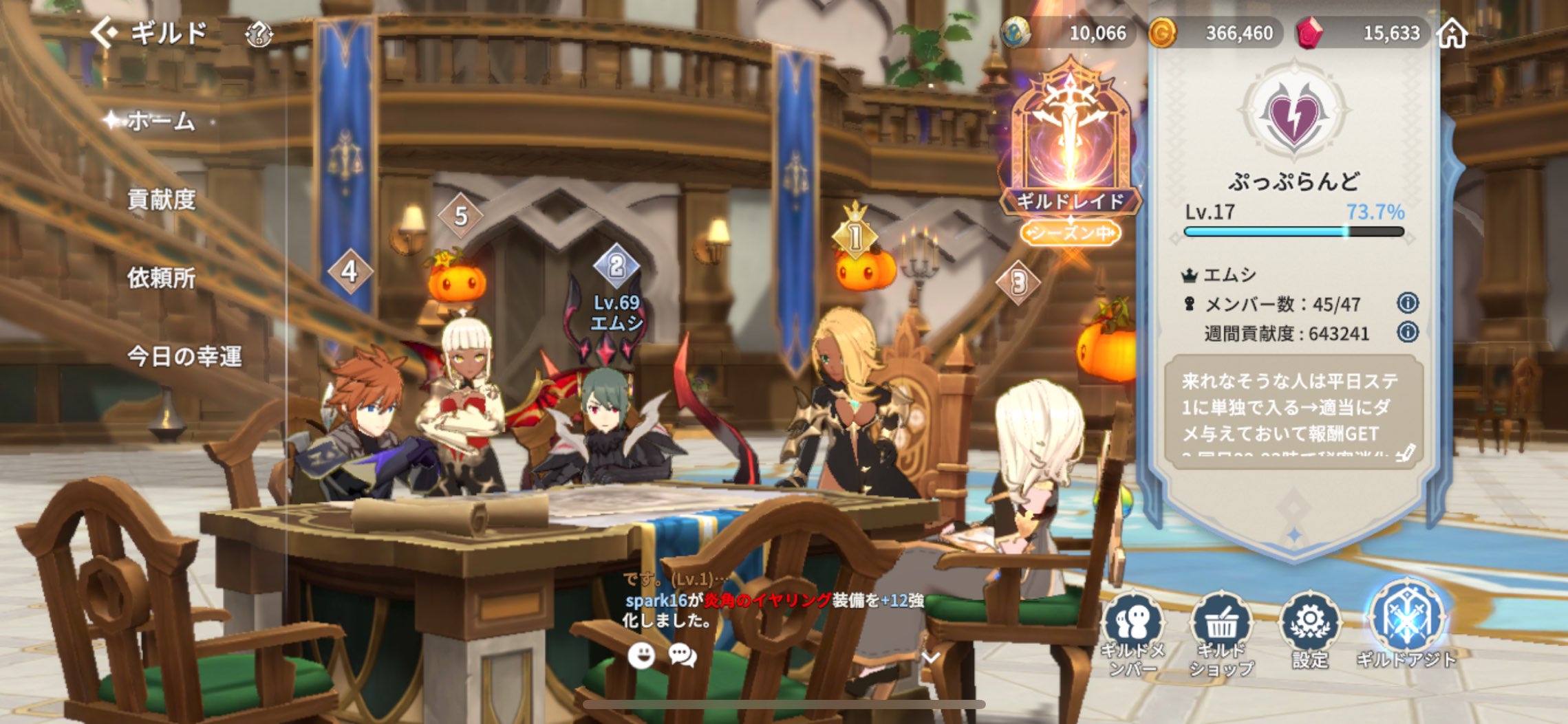Open the chat speech bubbles icon
Screen dimensions: 1568x724
[683, 655]
